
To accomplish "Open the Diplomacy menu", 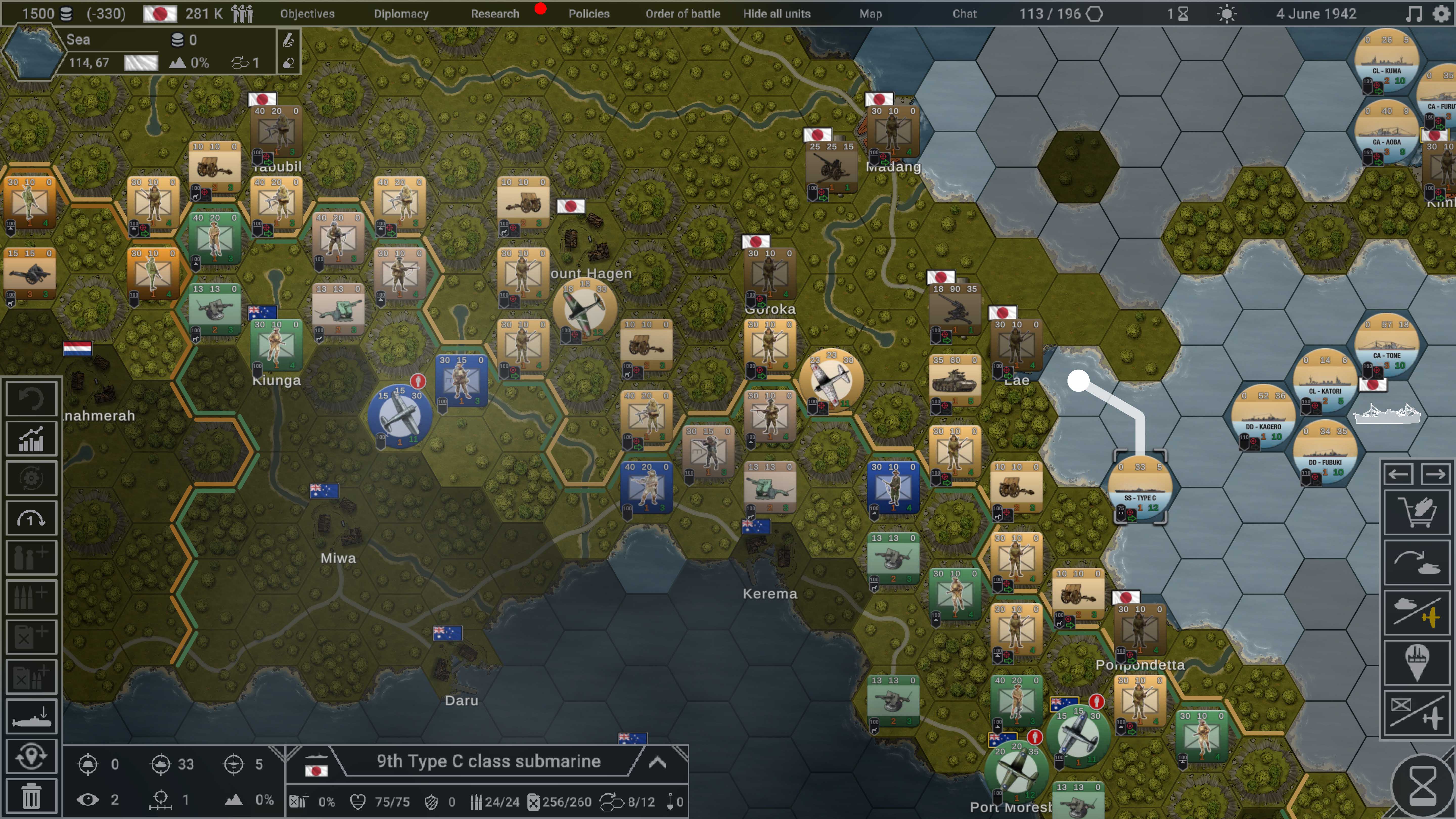I will coord(401,14).
